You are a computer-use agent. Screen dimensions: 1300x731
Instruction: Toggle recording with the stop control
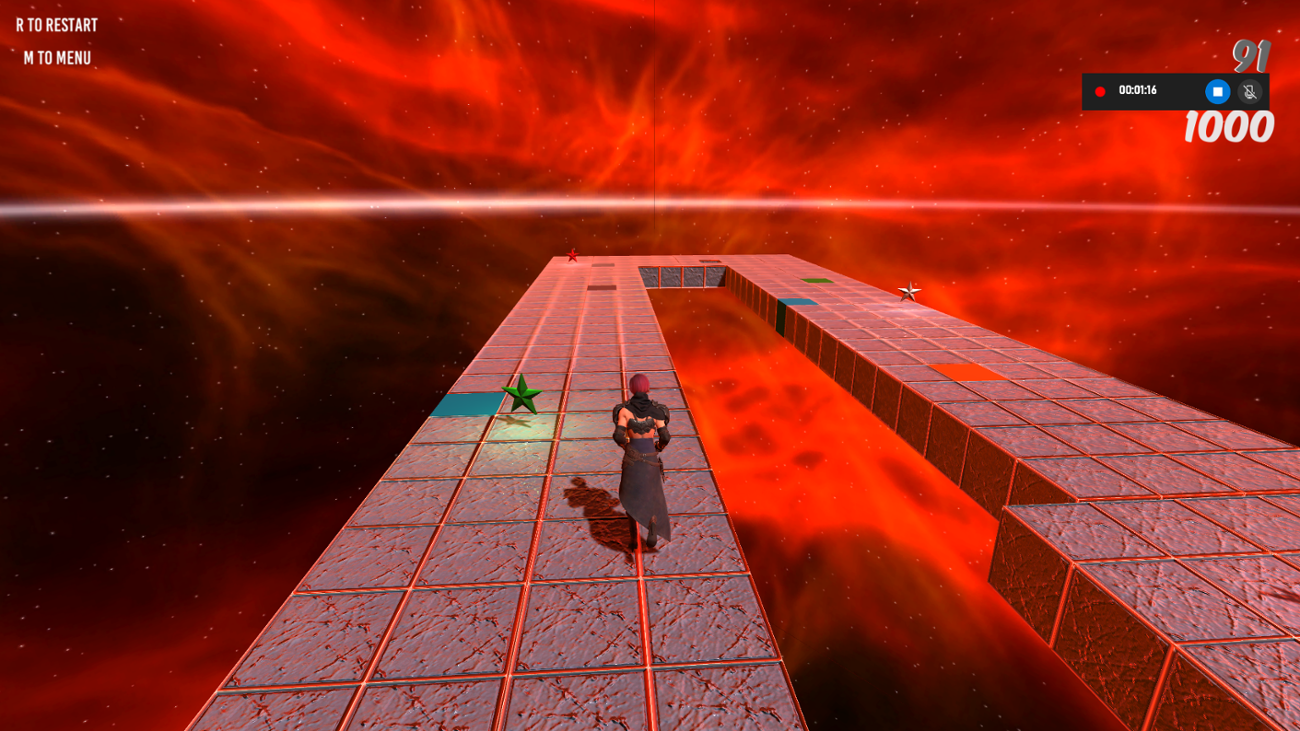coord(1216,89)
